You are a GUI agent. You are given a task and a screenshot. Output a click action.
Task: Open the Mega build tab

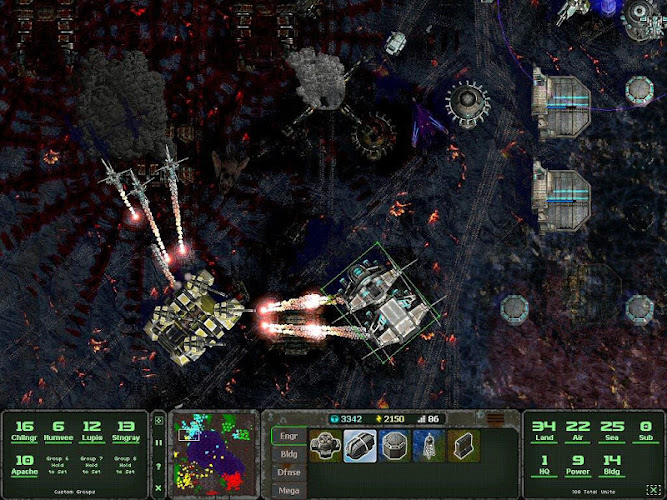(x=286, y=491)
